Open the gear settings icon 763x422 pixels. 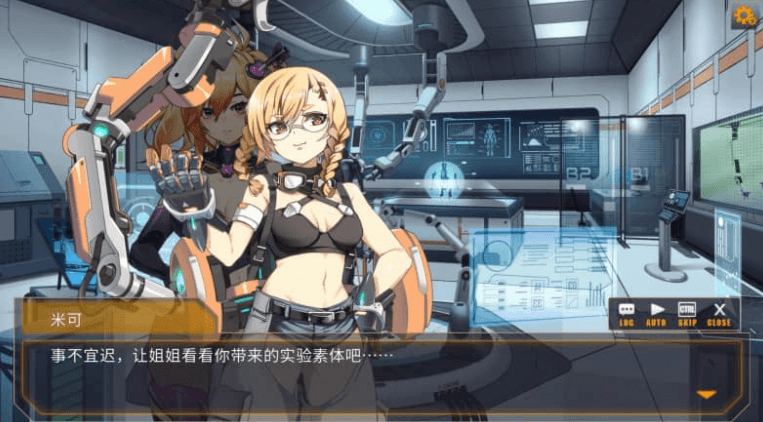[744, 15]
